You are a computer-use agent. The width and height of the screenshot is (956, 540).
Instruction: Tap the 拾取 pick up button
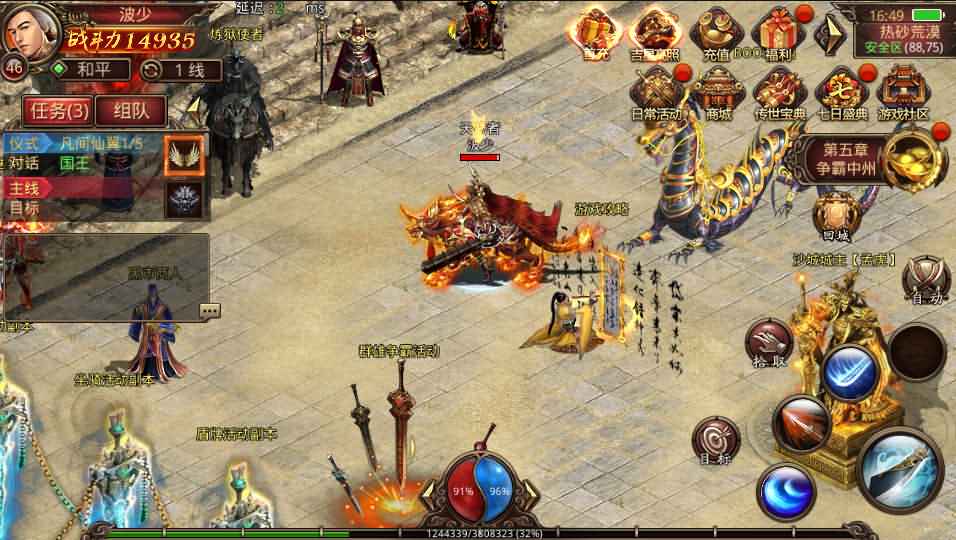tap(768, 343)
